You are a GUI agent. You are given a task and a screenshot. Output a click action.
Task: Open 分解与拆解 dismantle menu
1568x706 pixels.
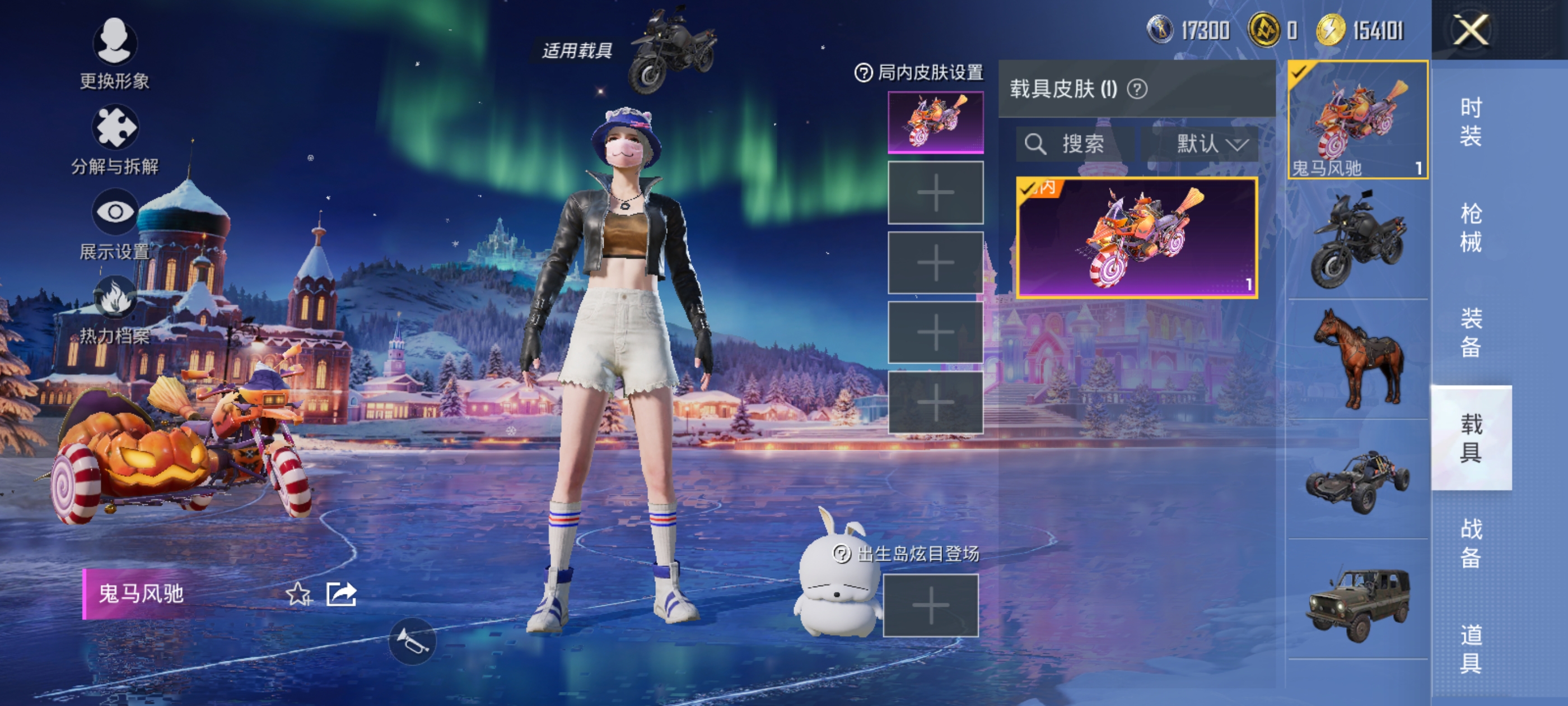tap(114, 139)
